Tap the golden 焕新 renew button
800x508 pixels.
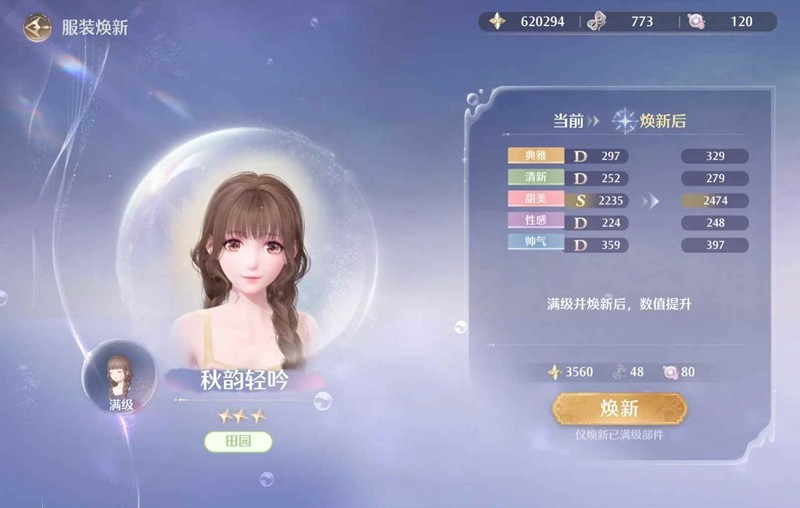tap(620, 408)
